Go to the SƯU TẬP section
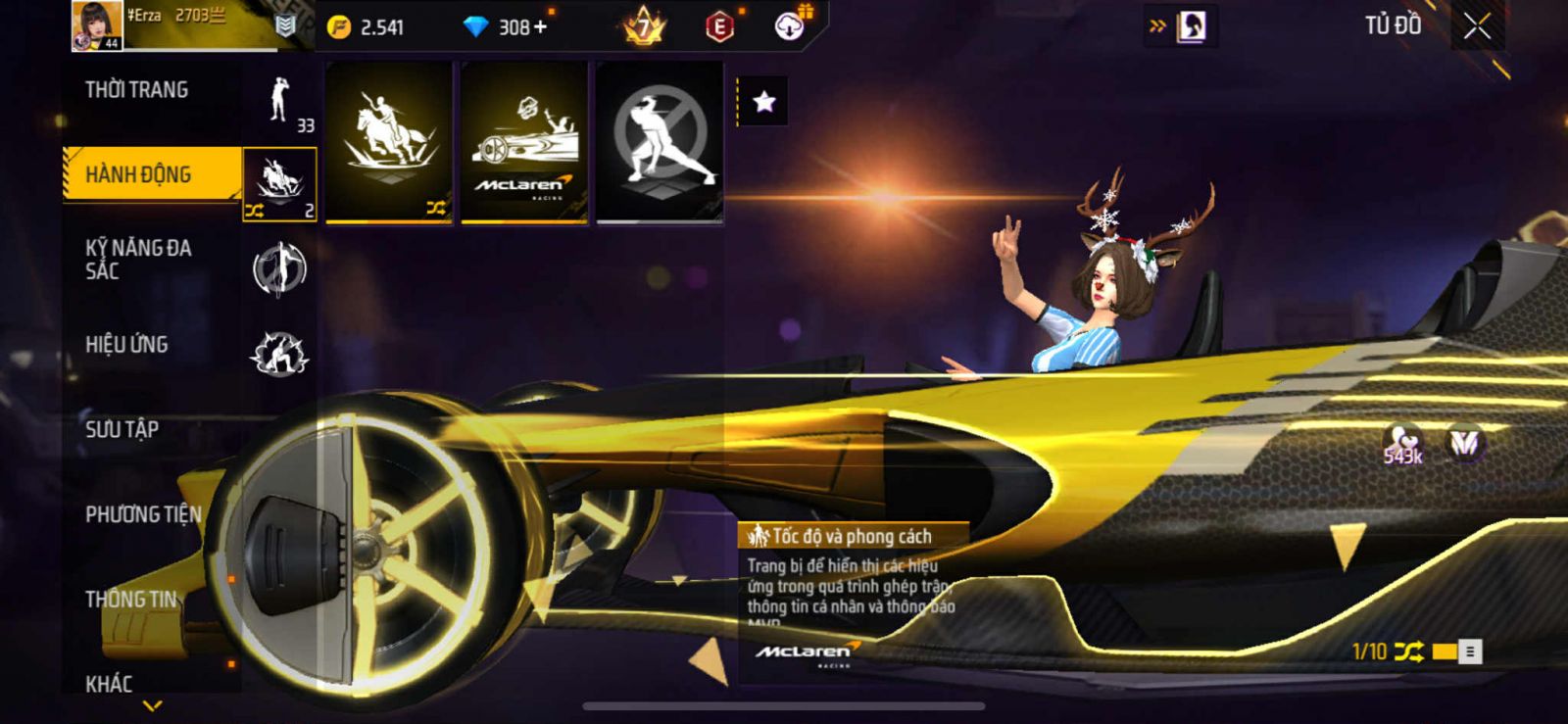Screen dimensions: 1568x724 122,429
